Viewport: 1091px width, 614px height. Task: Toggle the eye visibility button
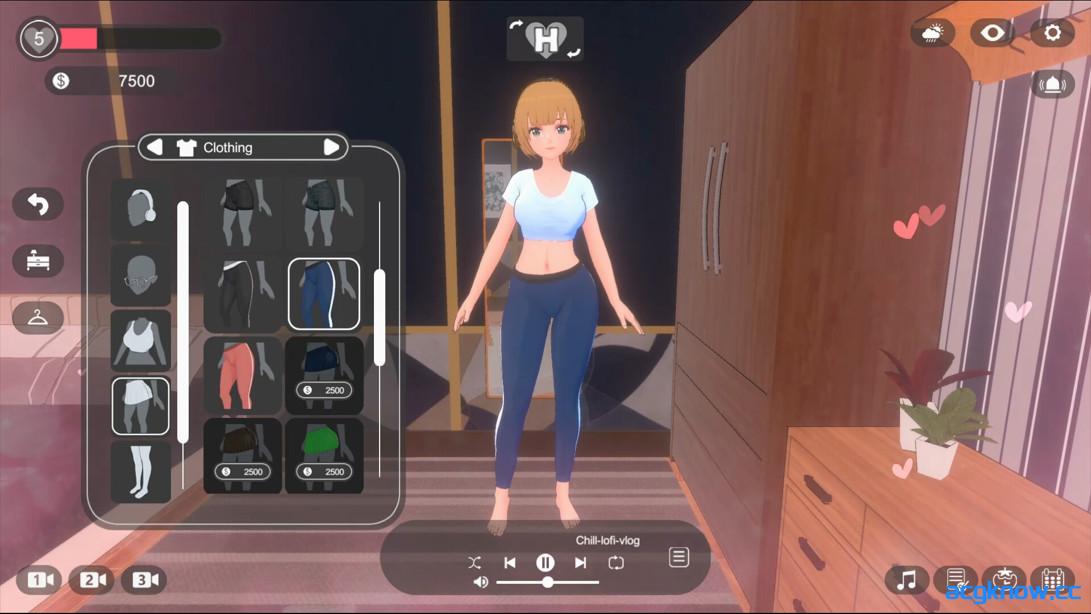point(992,33)
